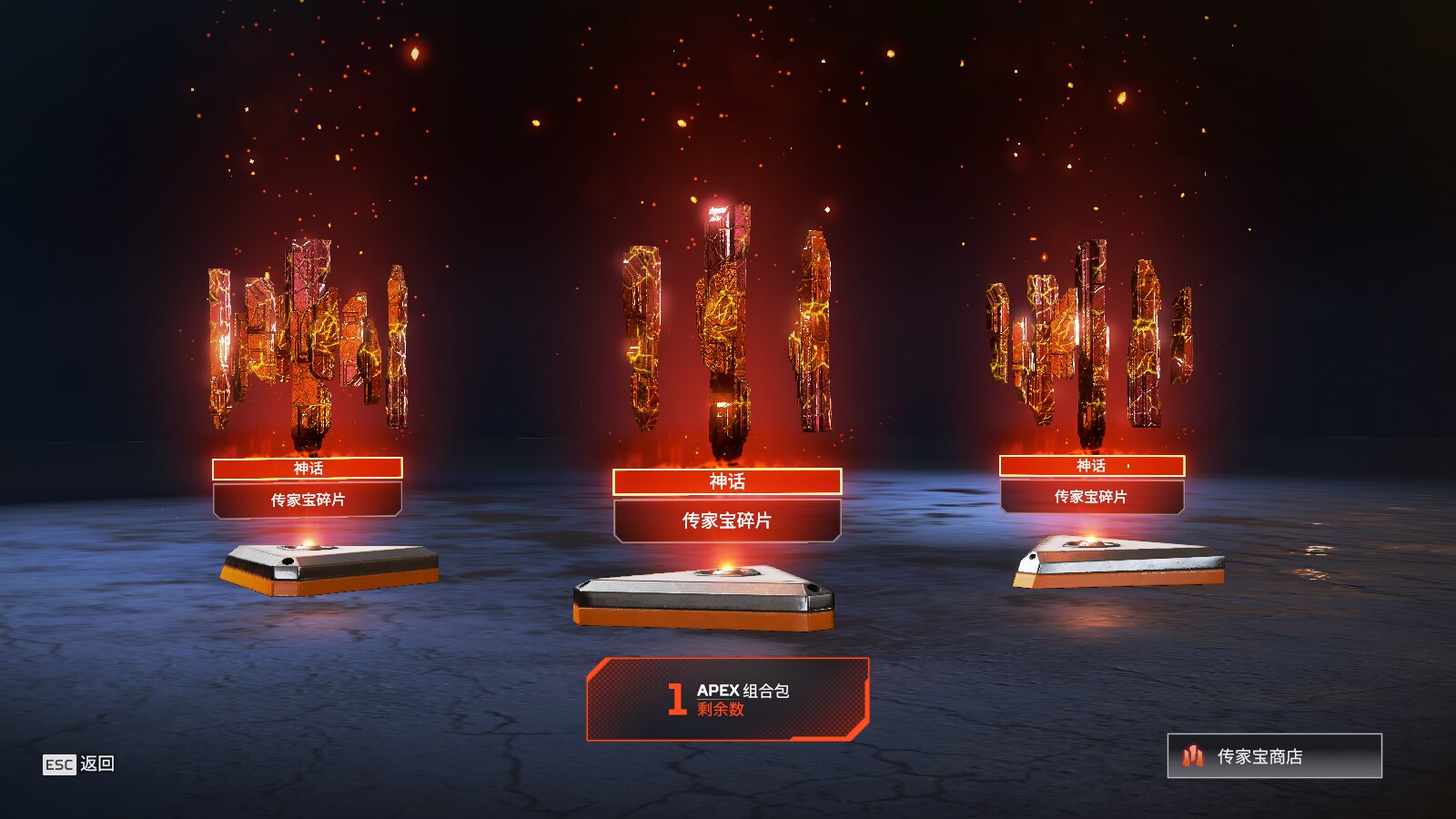Open the 传家宝商店 heirloom shop
1456x819 pixels.
click(x=1274, y=756)
